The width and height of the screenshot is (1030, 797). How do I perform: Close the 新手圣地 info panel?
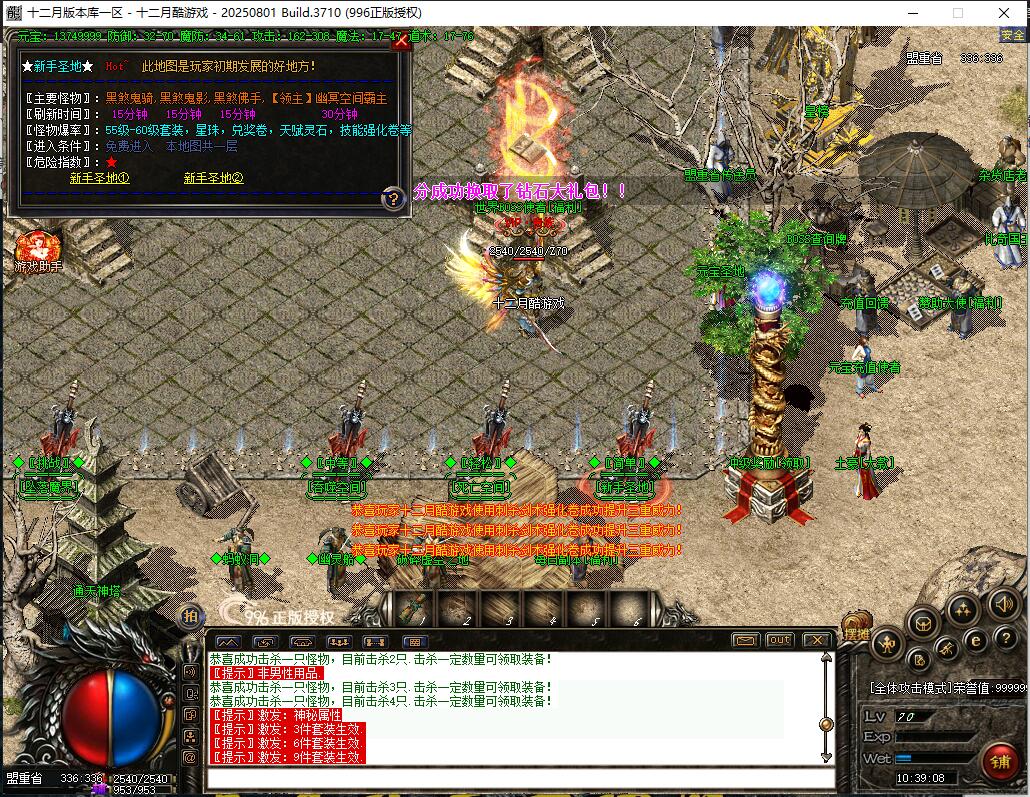click(x=401, y=42)
